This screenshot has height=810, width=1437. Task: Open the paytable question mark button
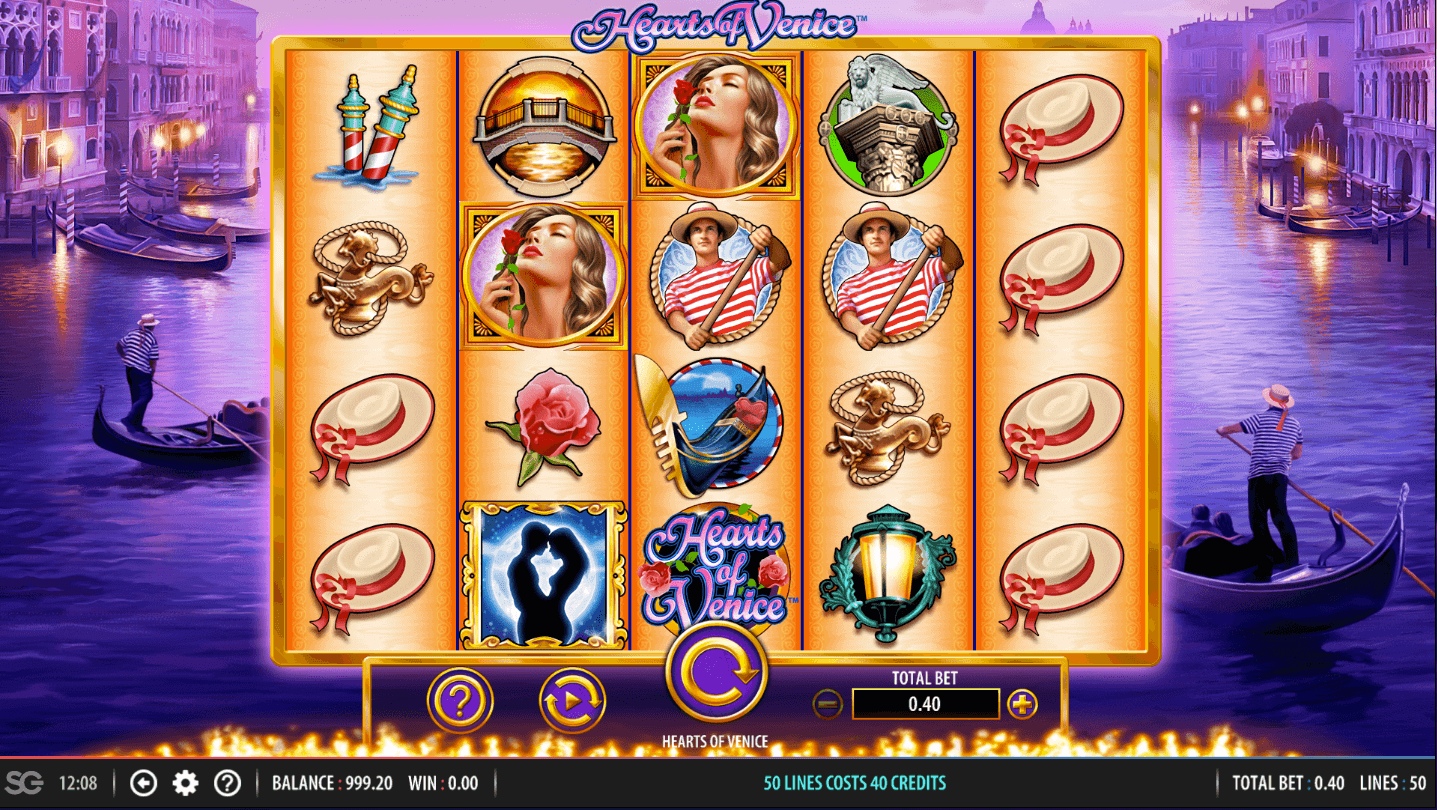click(x=460, y=701)
